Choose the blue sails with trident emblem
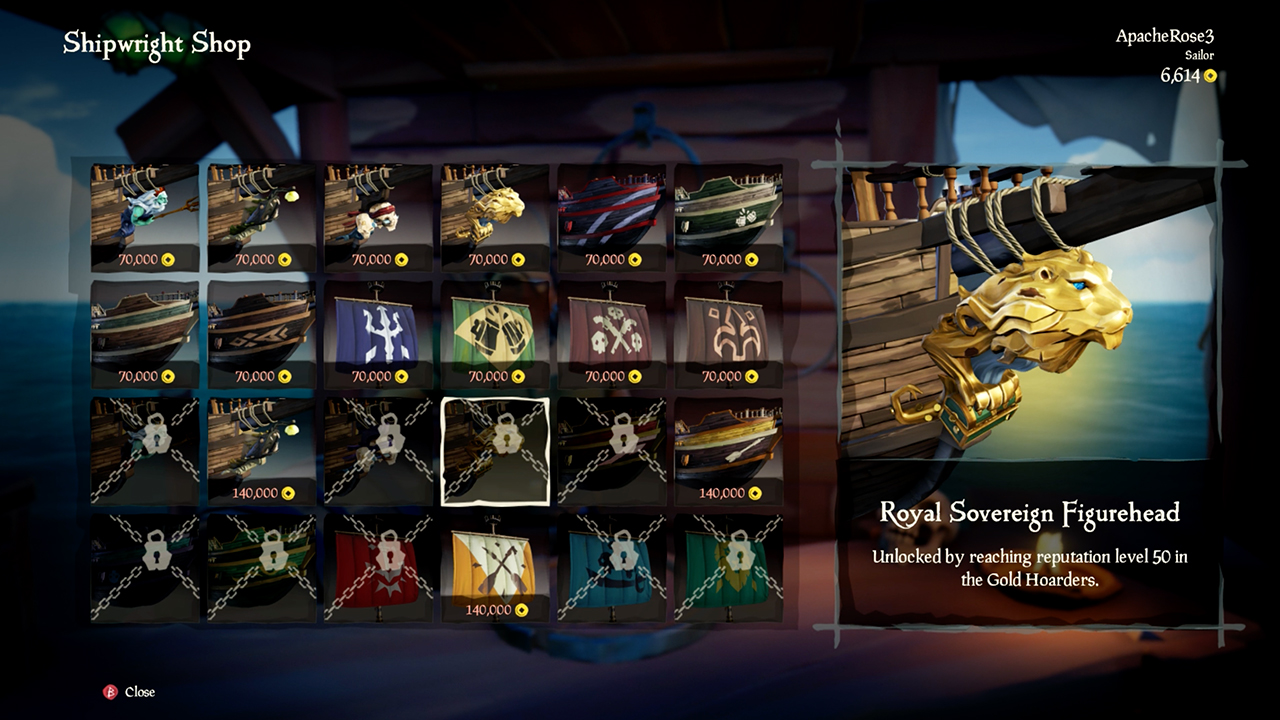The width and height of the screenshot is (1280, 720). tap(378, 330)
